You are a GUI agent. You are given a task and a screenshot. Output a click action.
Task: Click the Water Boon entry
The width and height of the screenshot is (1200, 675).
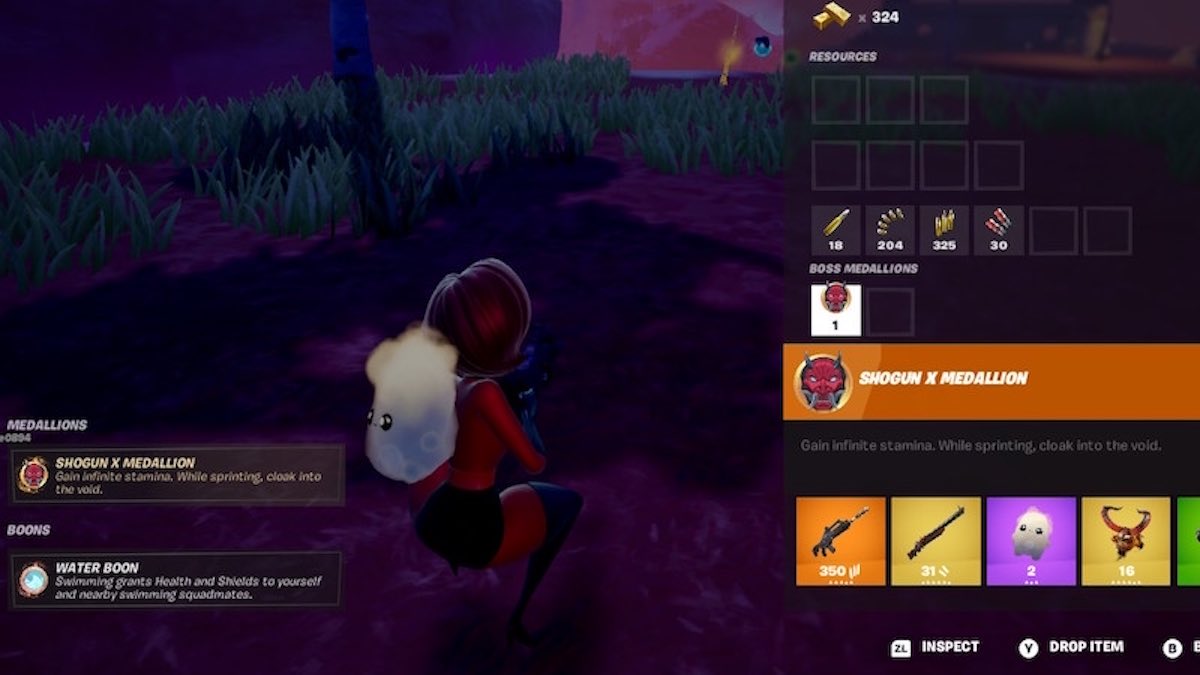point(176,580)
